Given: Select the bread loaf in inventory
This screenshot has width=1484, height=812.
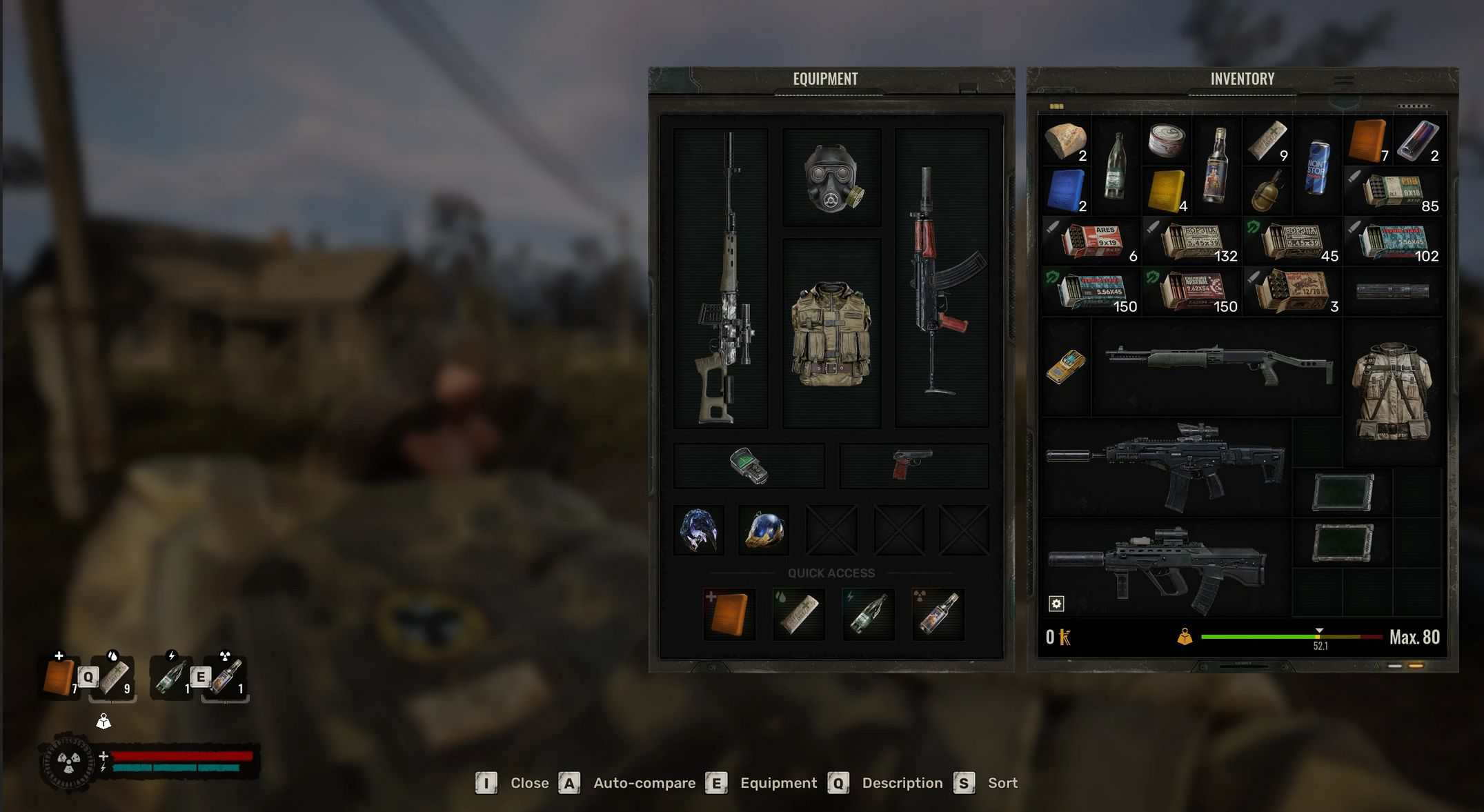Looking at the screenshot, I should coord(1065,141).
